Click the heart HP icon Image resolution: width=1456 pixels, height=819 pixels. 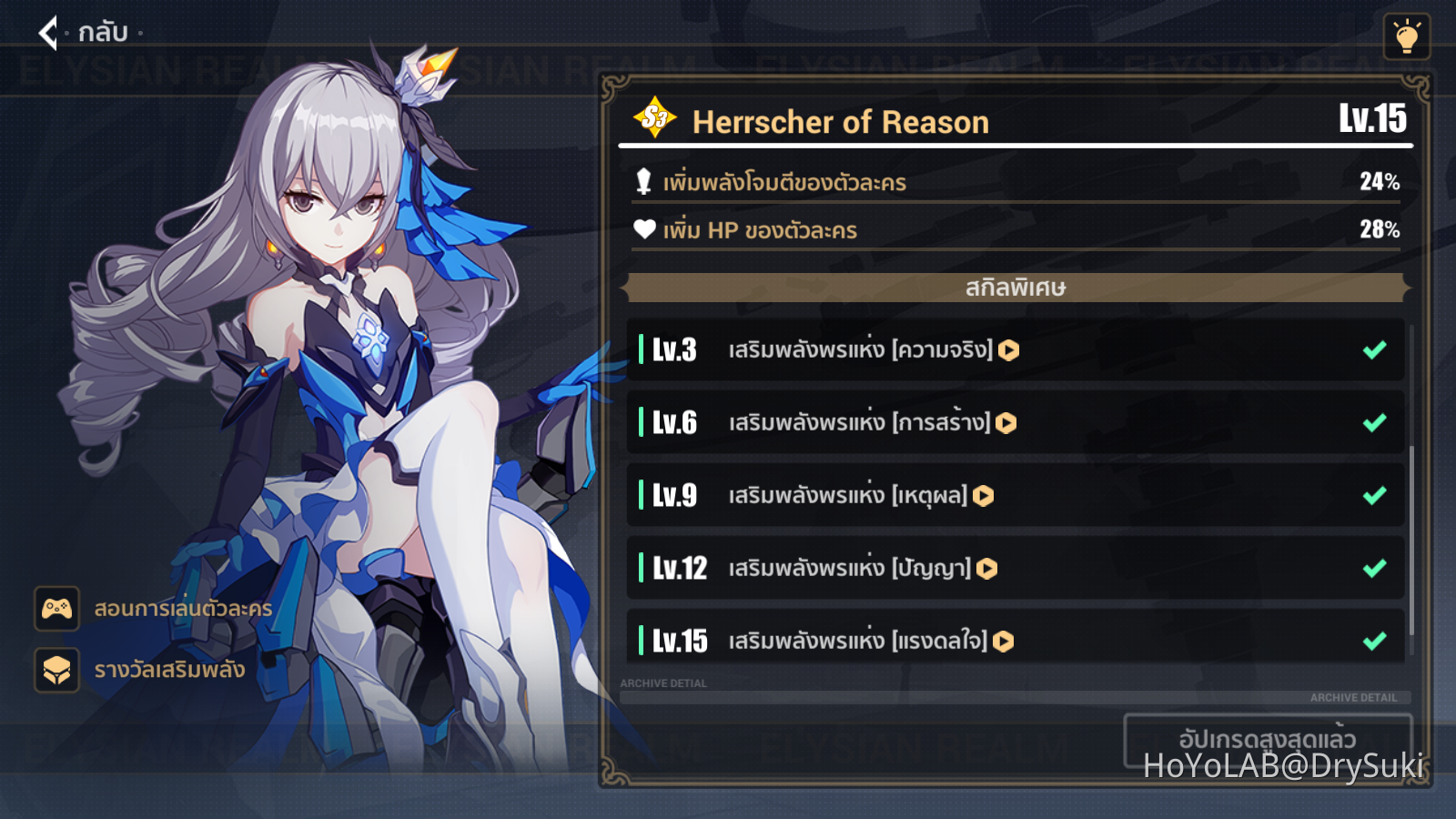tap(643, 230)
